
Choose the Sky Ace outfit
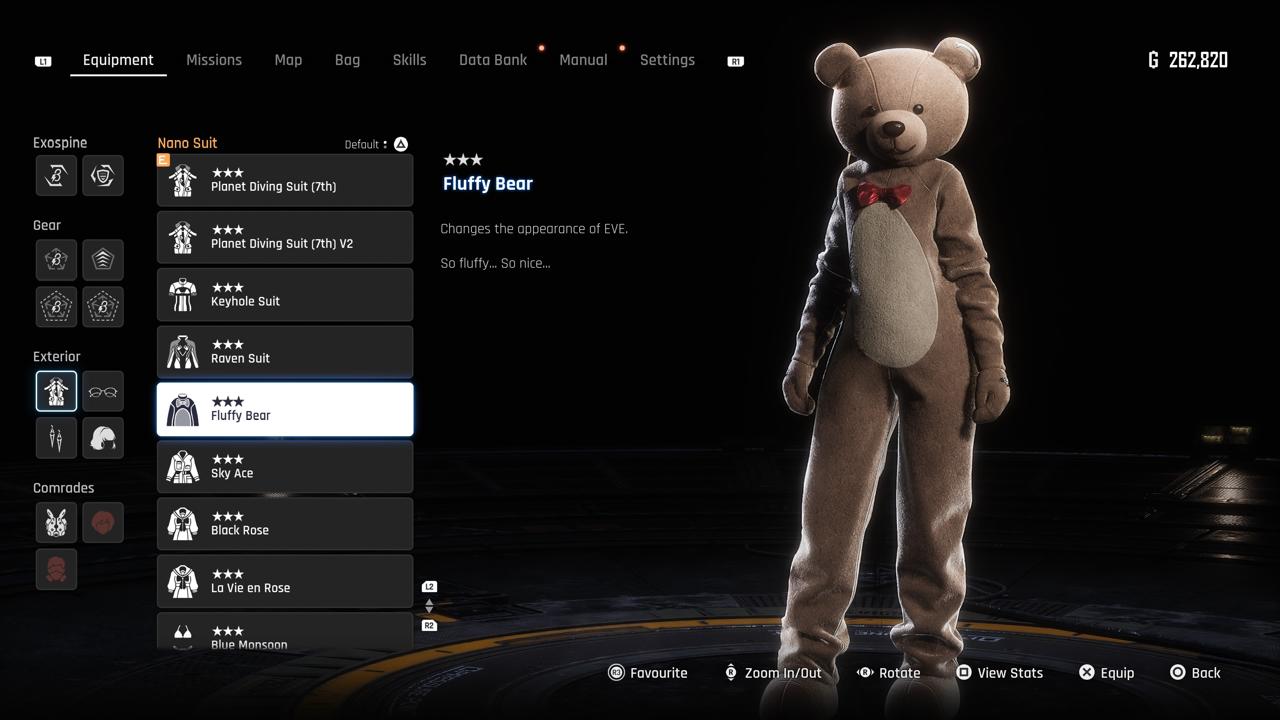tap(285, 467)
